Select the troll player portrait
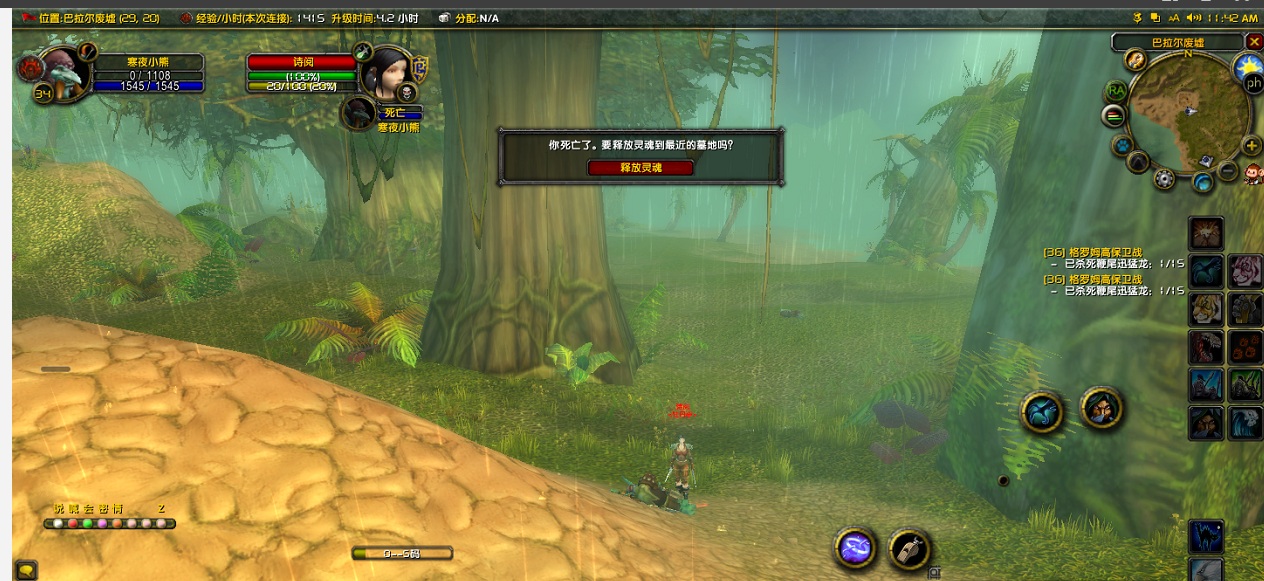Image resolution: width=1264 pixels, height=581 pixels. (62, 72)
